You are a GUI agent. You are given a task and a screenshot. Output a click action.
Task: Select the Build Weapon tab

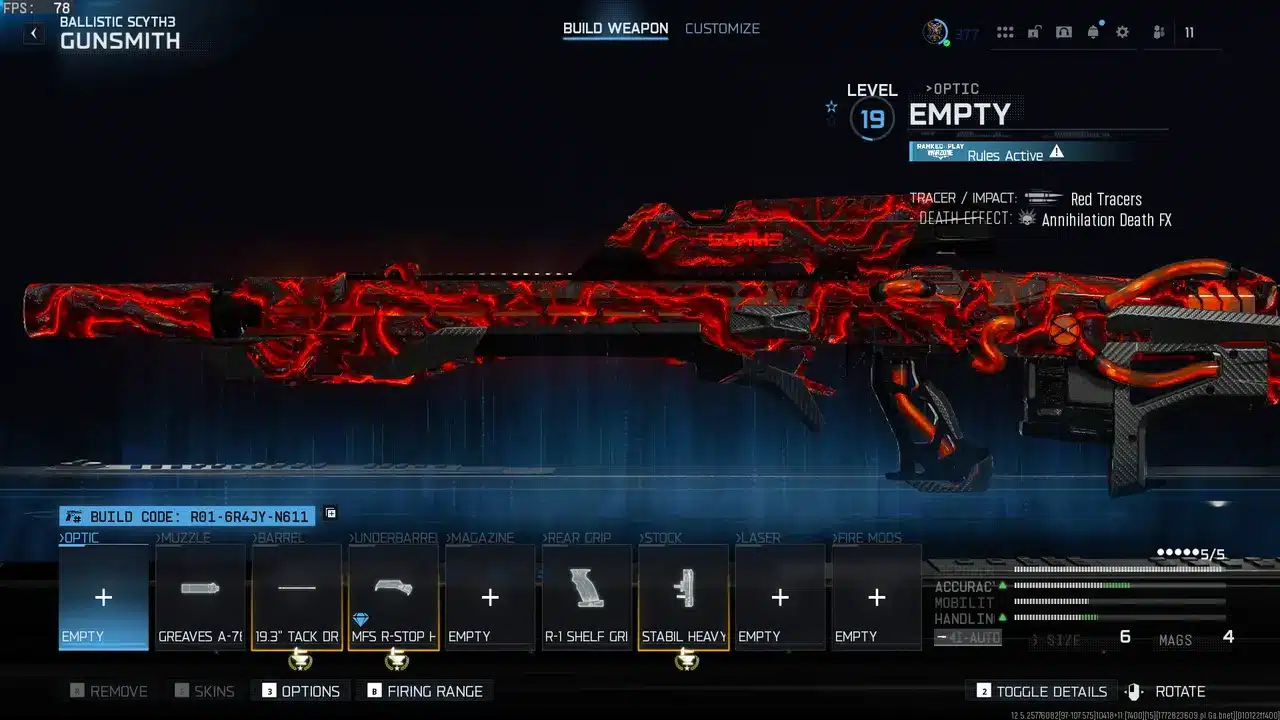pos(615,28)
